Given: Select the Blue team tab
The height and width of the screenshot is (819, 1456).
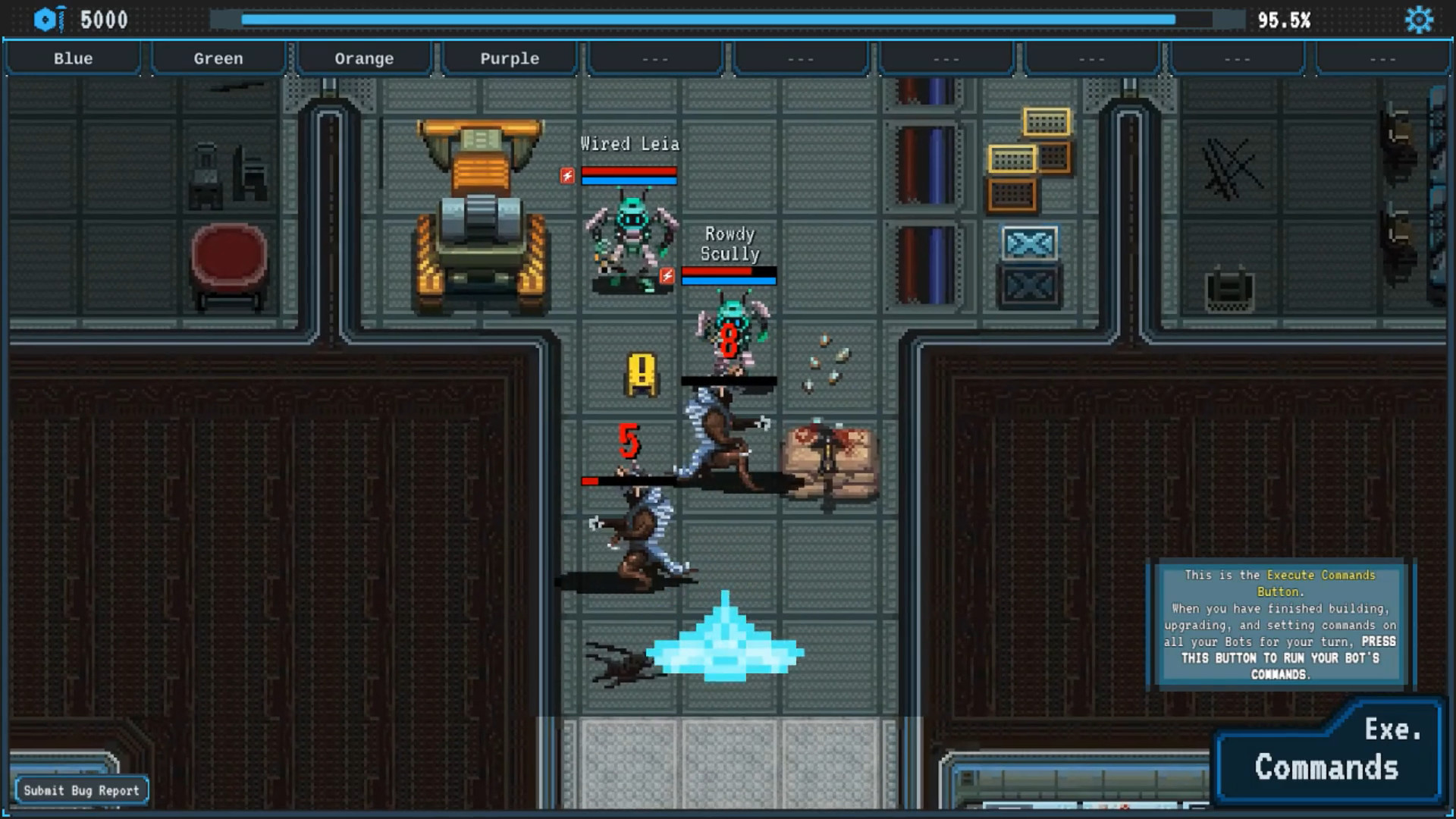Looking at the screenshot, I should [73, 58].
